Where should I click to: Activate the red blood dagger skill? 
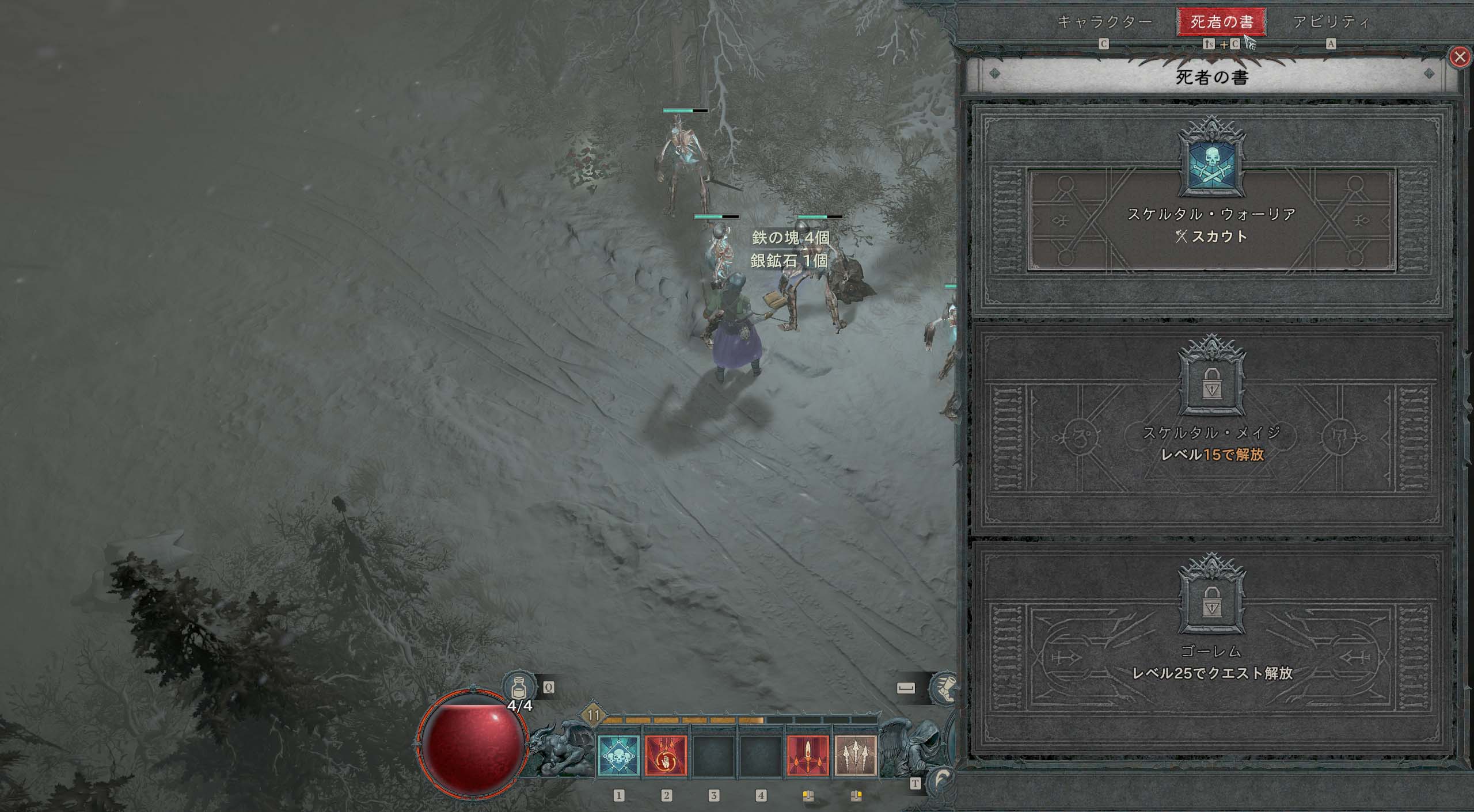808,756
